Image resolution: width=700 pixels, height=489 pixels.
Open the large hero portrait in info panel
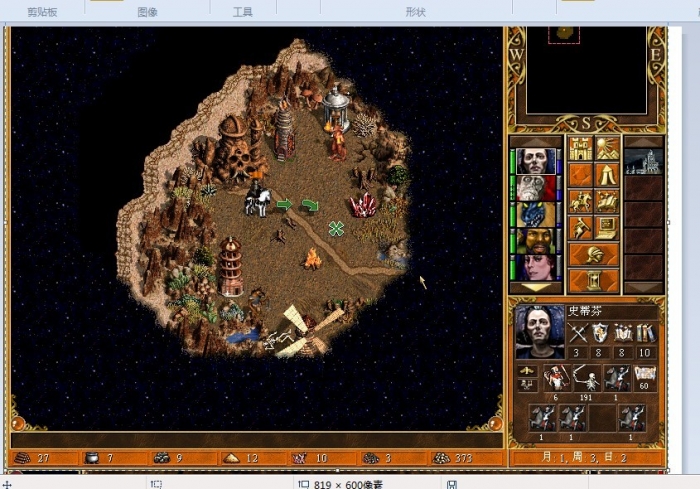tap(539, 332)
